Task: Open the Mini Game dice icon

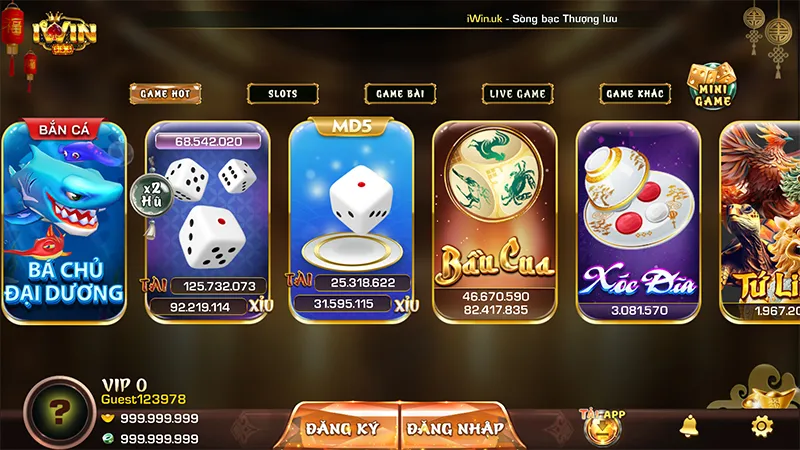Action: point(713,86)
